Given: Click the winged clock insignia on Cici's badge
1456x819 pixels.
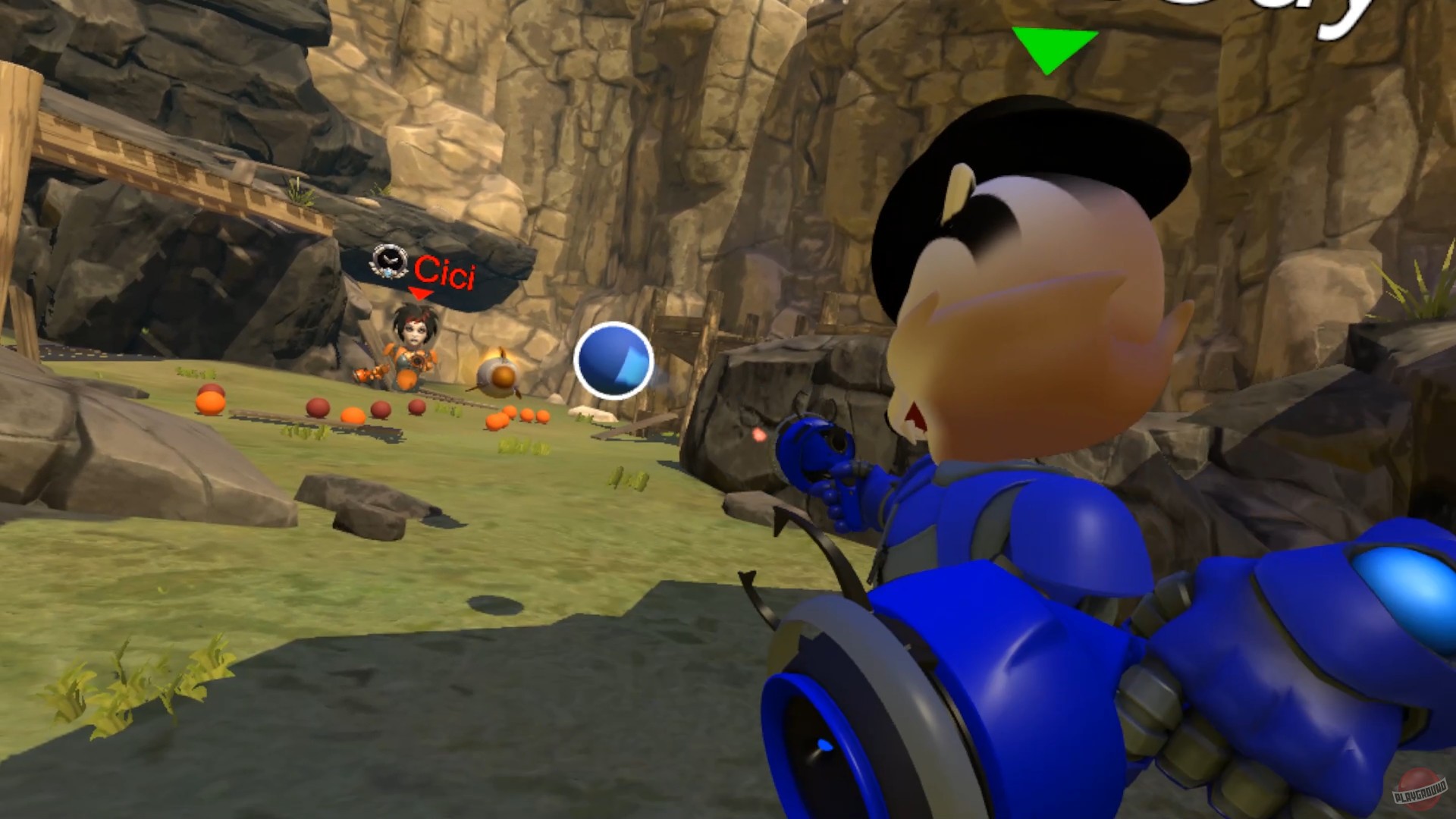Looking at the screenshot, I should [x=391, y=261].
